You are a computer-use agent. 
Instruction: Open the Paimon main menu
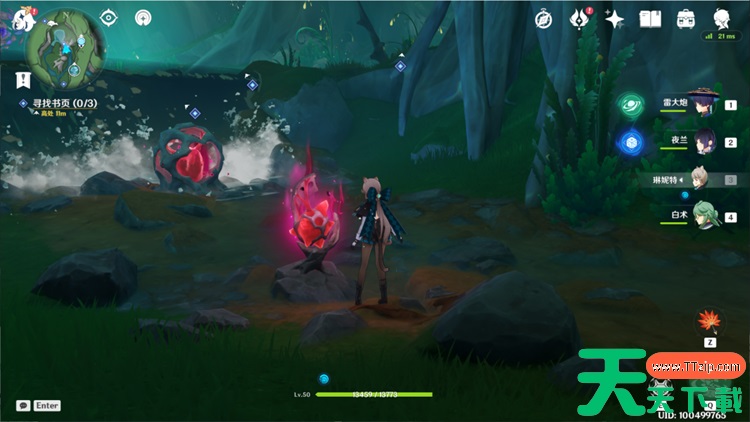point(22,17)
